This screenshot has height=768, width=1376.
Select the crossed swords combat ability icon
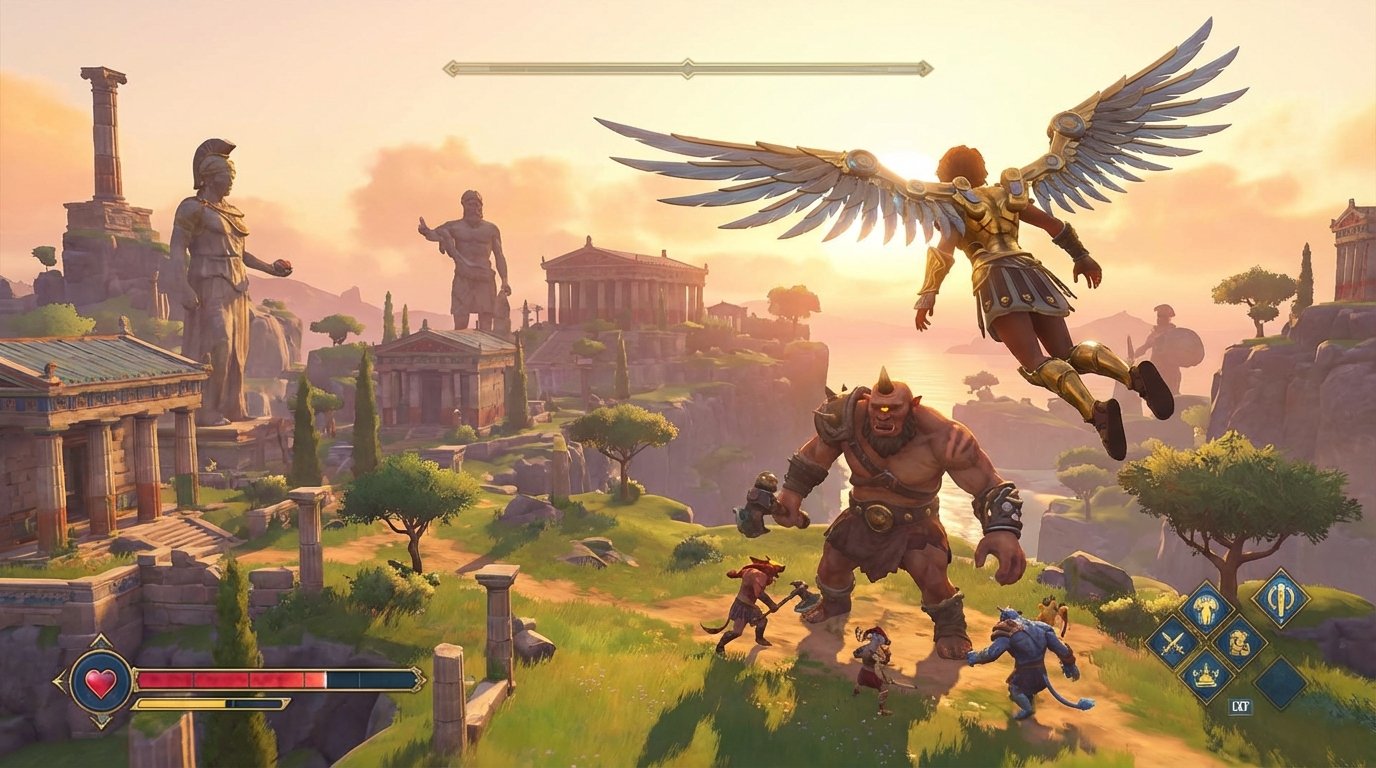(x=1171, y=643)
